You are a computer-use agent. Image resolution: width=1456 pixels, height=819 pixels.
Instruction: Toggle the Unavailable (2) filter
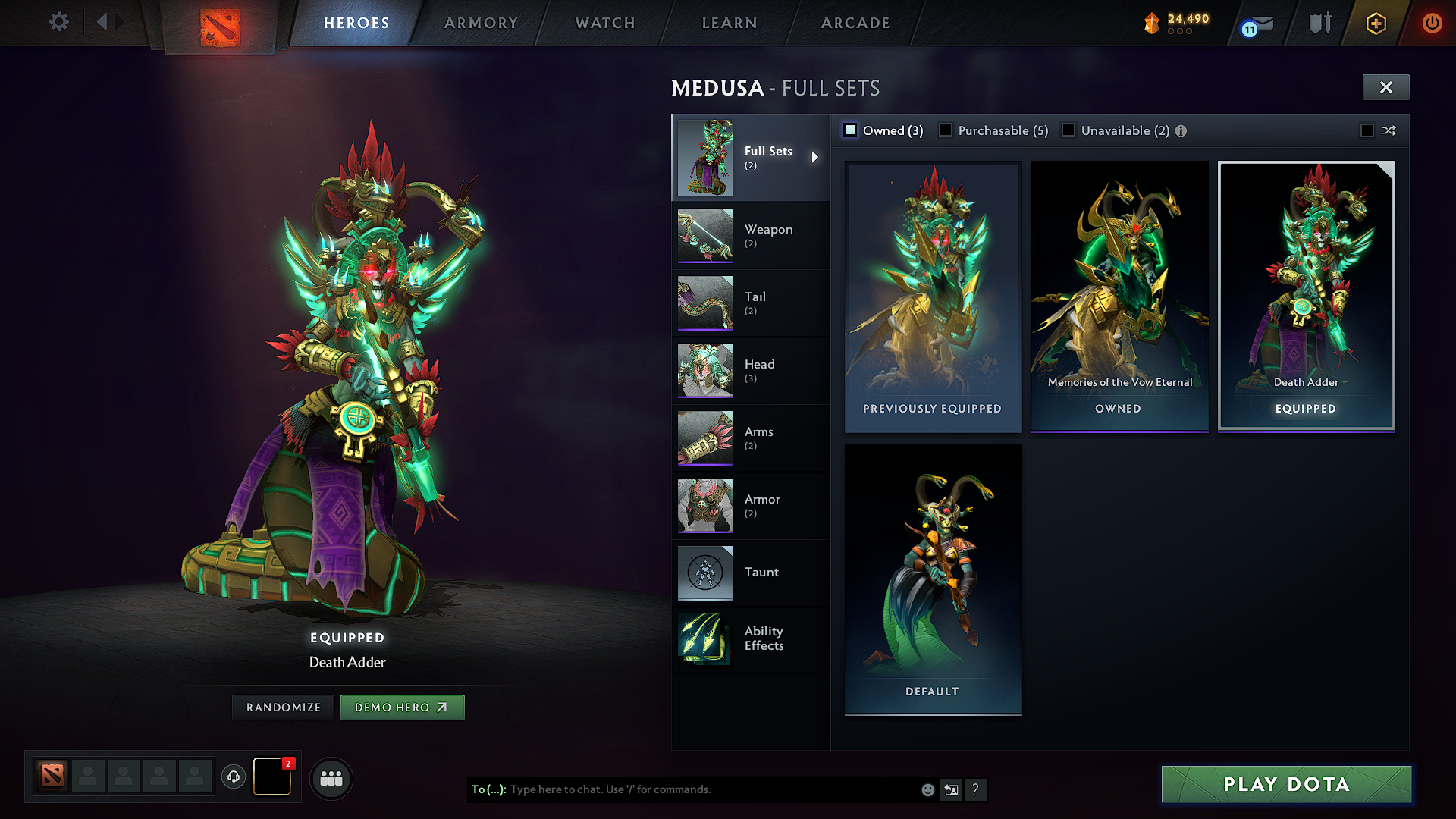pos(1068,130)
